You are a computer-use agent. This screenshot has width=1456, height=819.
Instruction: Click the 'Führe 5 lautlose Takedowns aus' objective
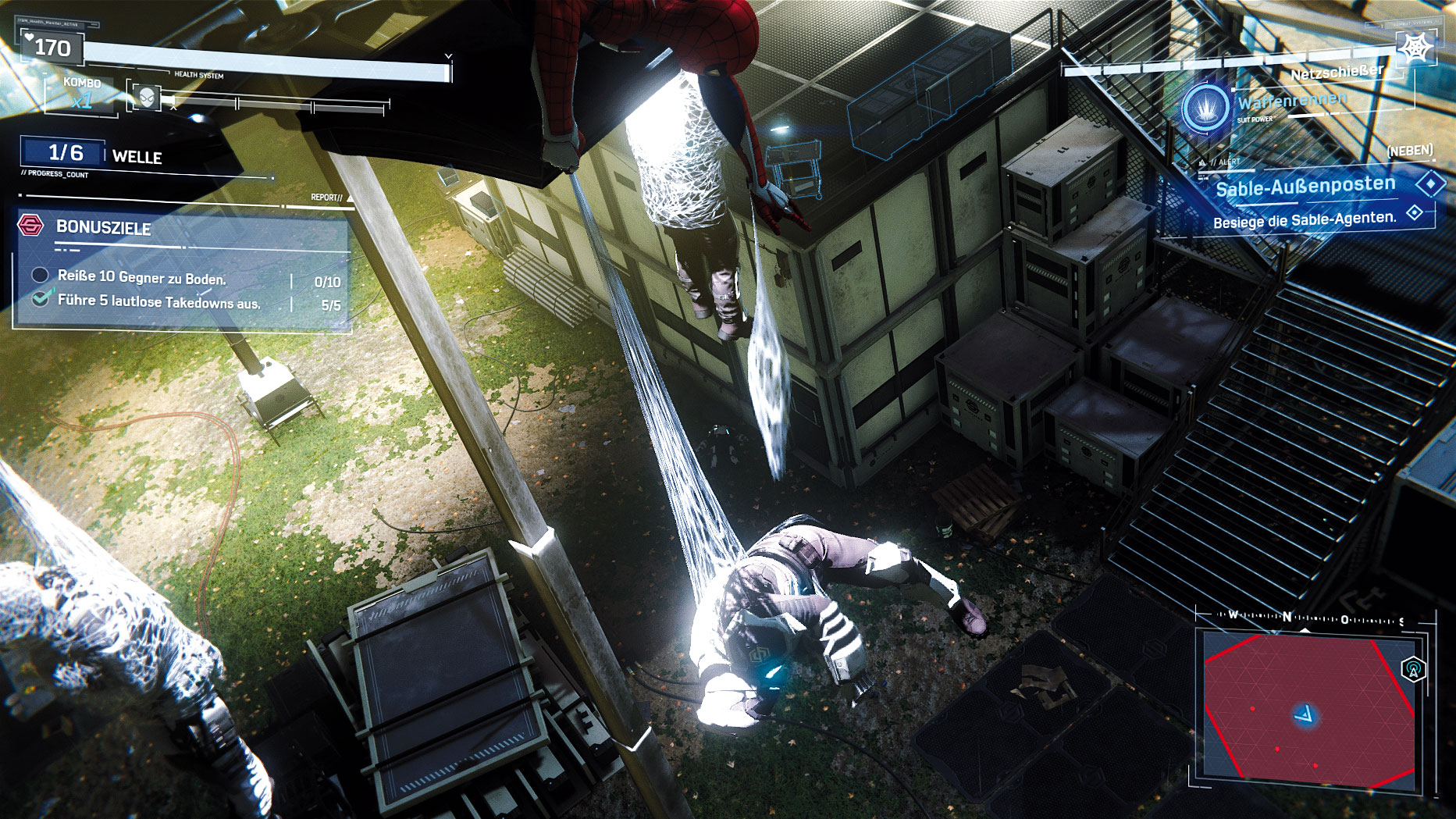coord(158,301)
